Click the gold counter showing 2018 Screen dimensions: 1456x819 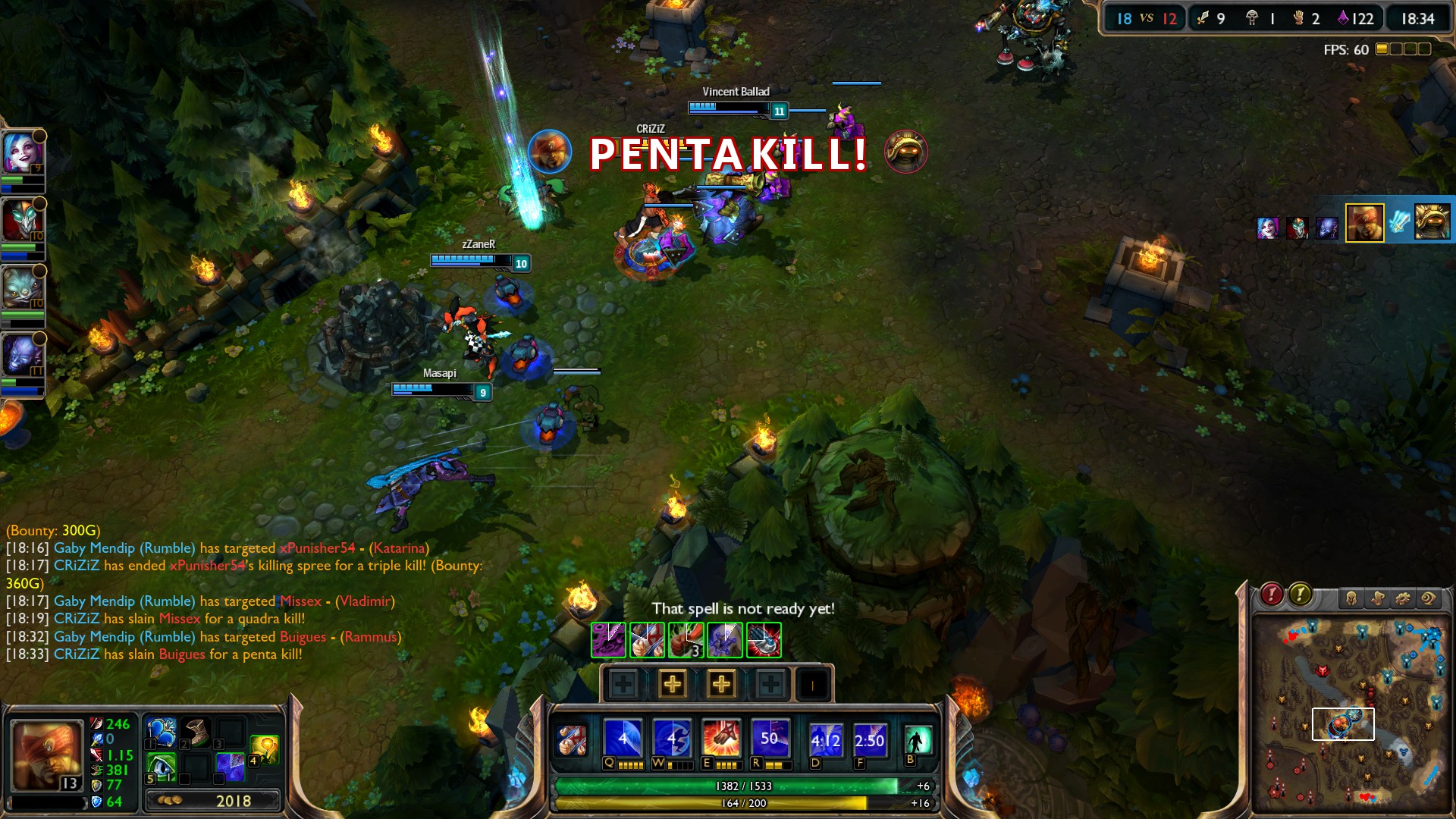click(234, 799)
